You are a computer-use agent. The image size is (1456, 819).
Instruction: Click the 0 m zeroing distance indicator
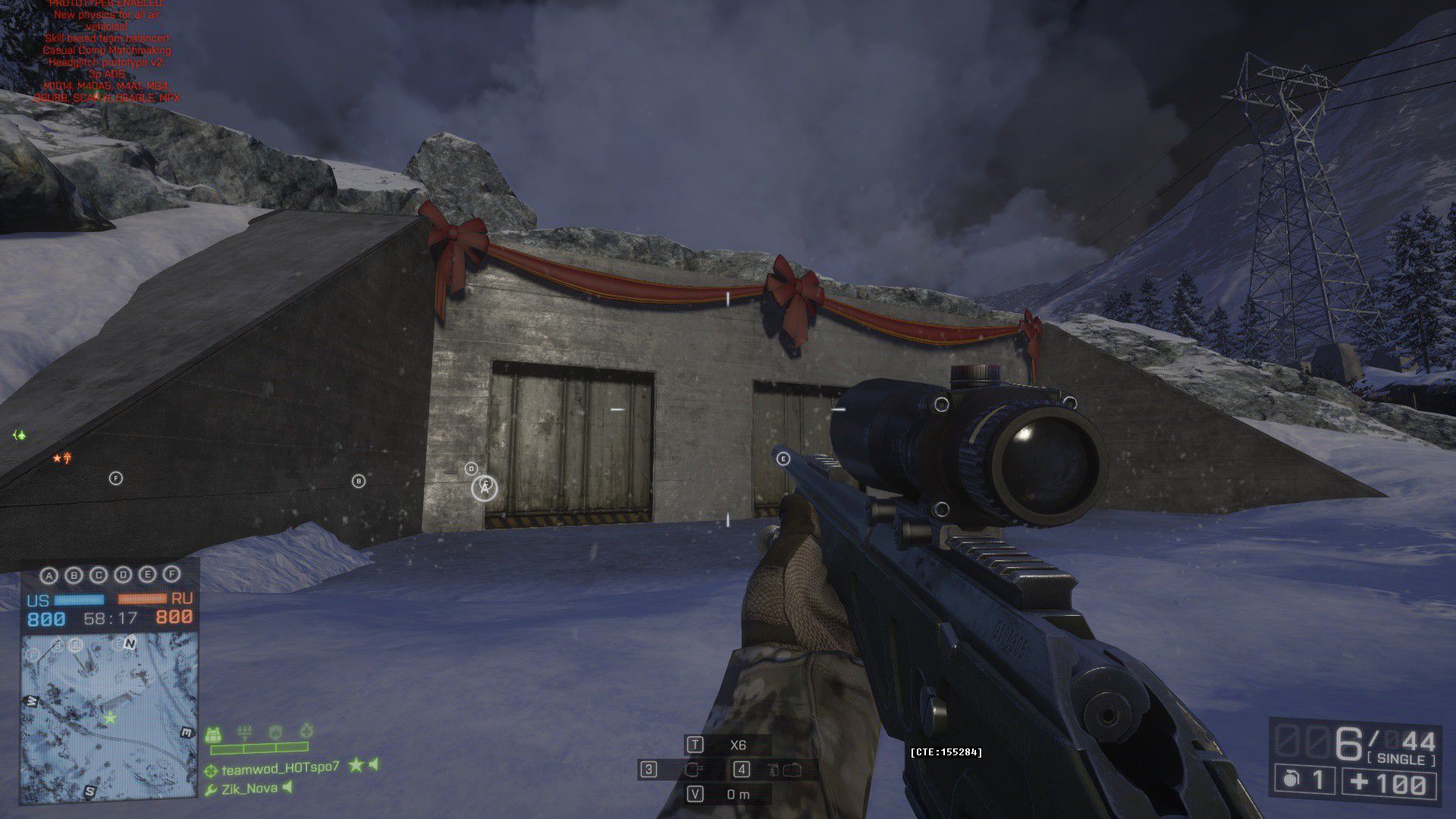click(x=736, y=795)
